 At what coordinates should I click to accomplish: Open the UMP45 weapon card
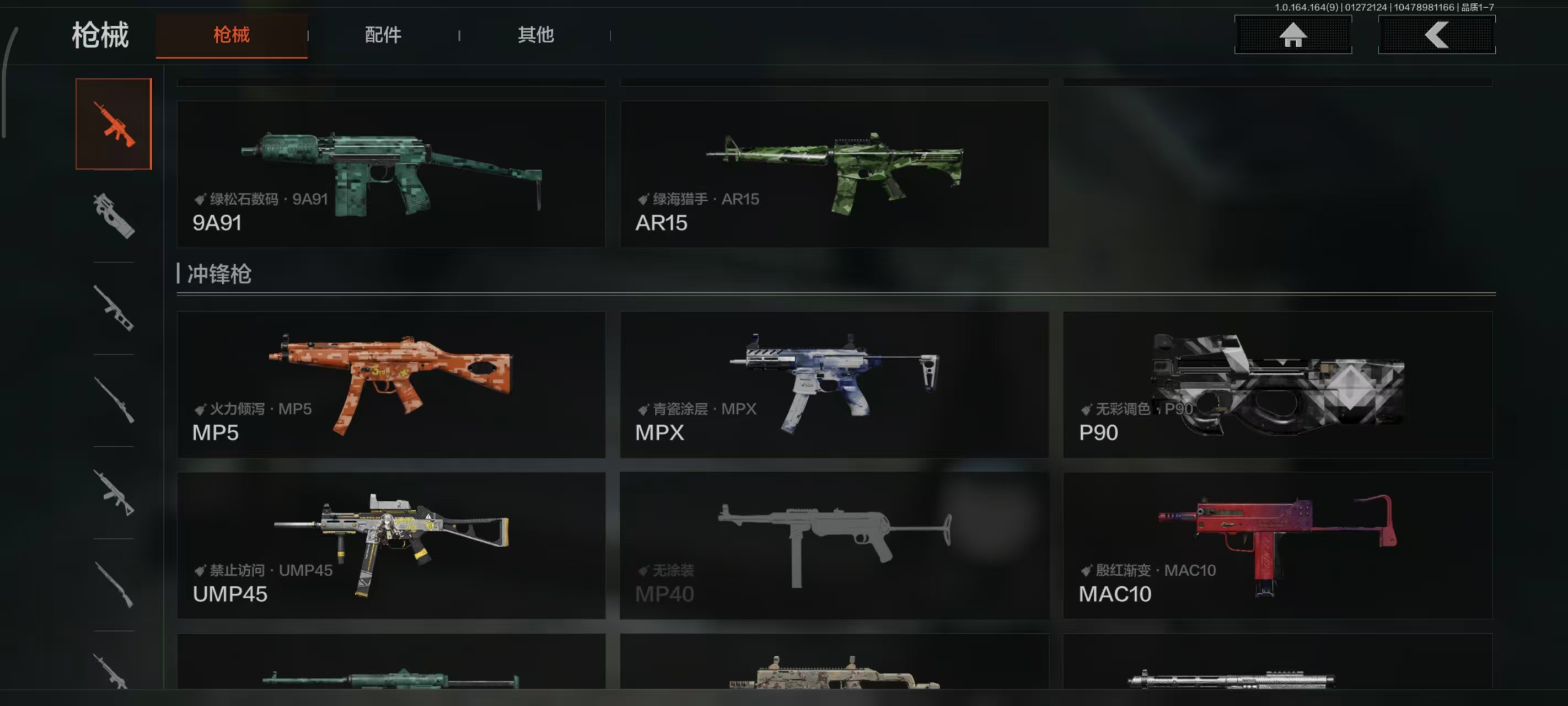391,545
